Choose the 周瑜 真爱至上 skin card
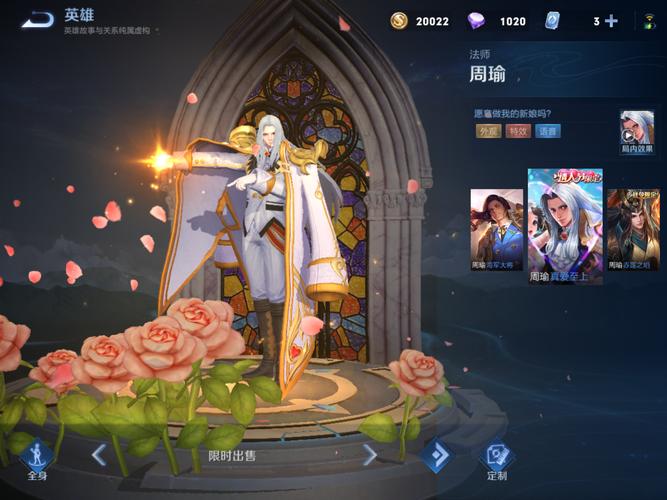 click(565, 227)
